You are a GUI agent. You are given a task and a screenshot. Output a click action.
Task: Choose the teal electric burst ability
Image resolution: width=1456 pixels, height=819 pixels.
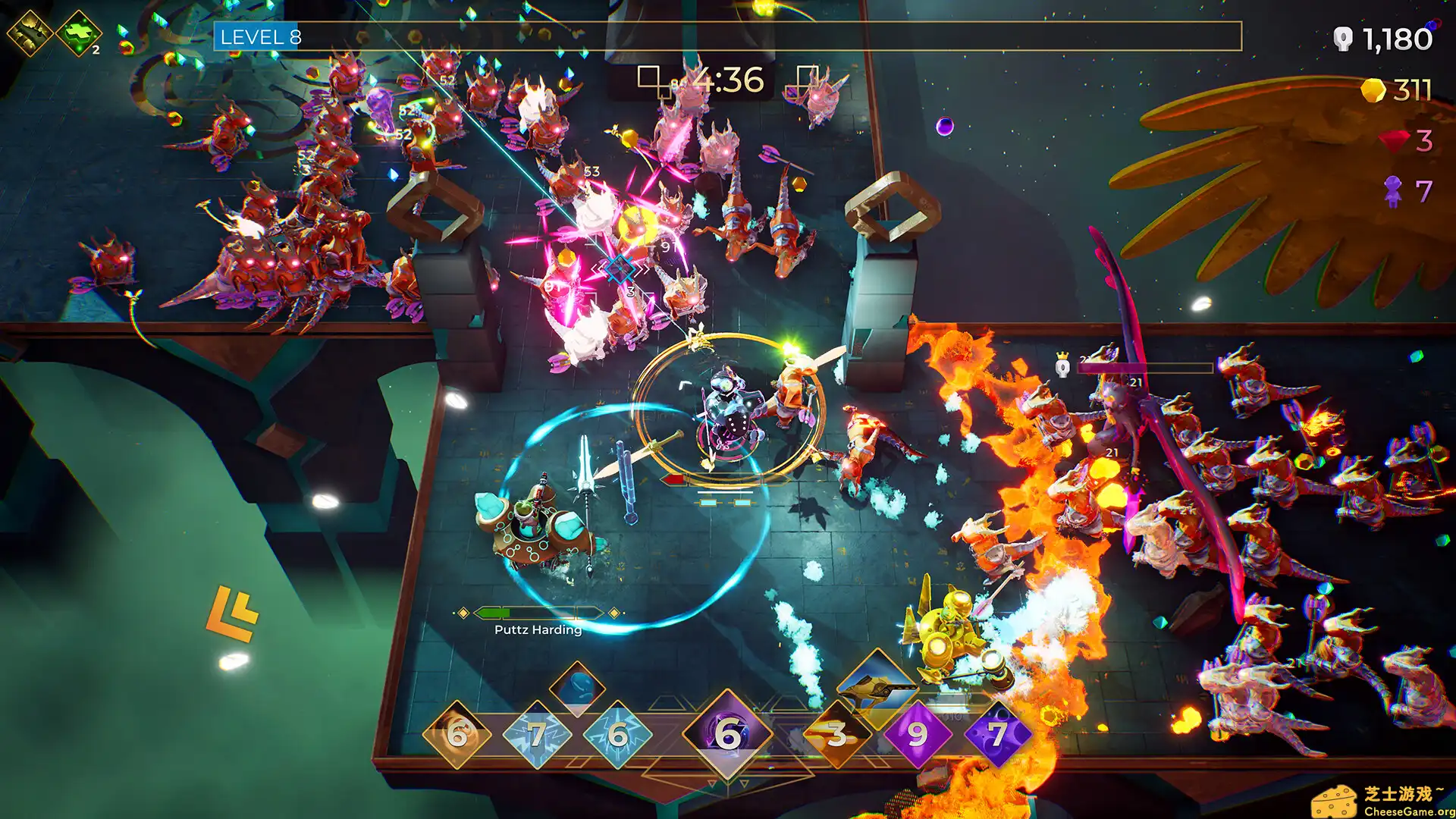tap(618, 734)
